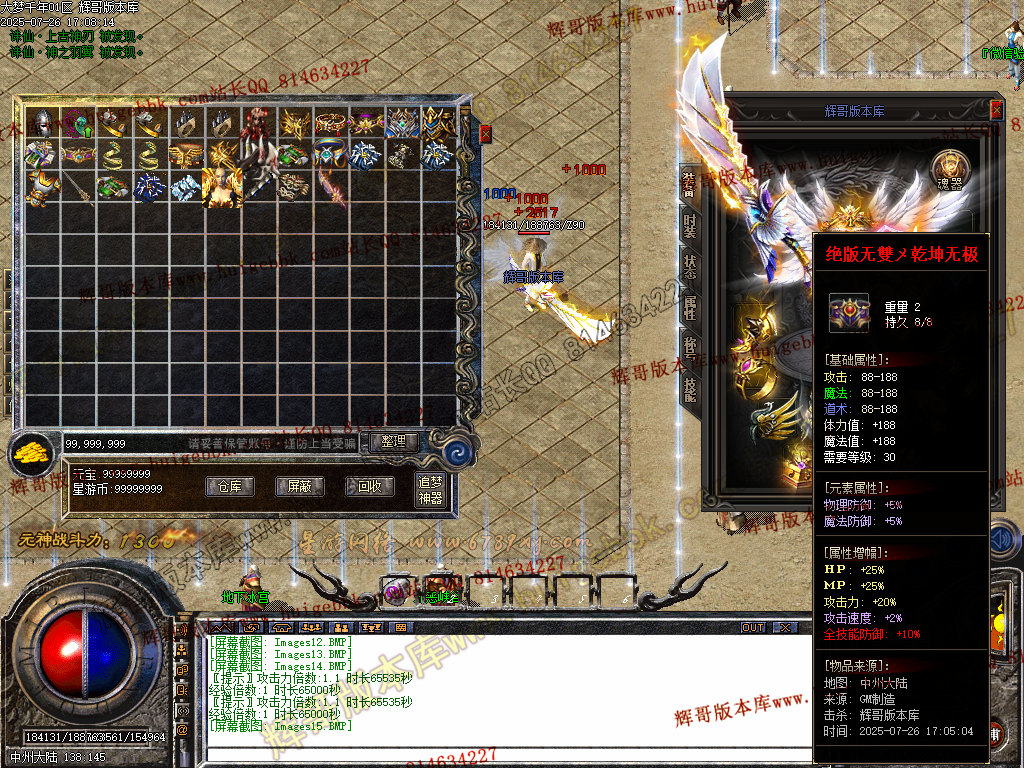
Task: Open the 追梦神器 panel
Action: pos(430,490)
